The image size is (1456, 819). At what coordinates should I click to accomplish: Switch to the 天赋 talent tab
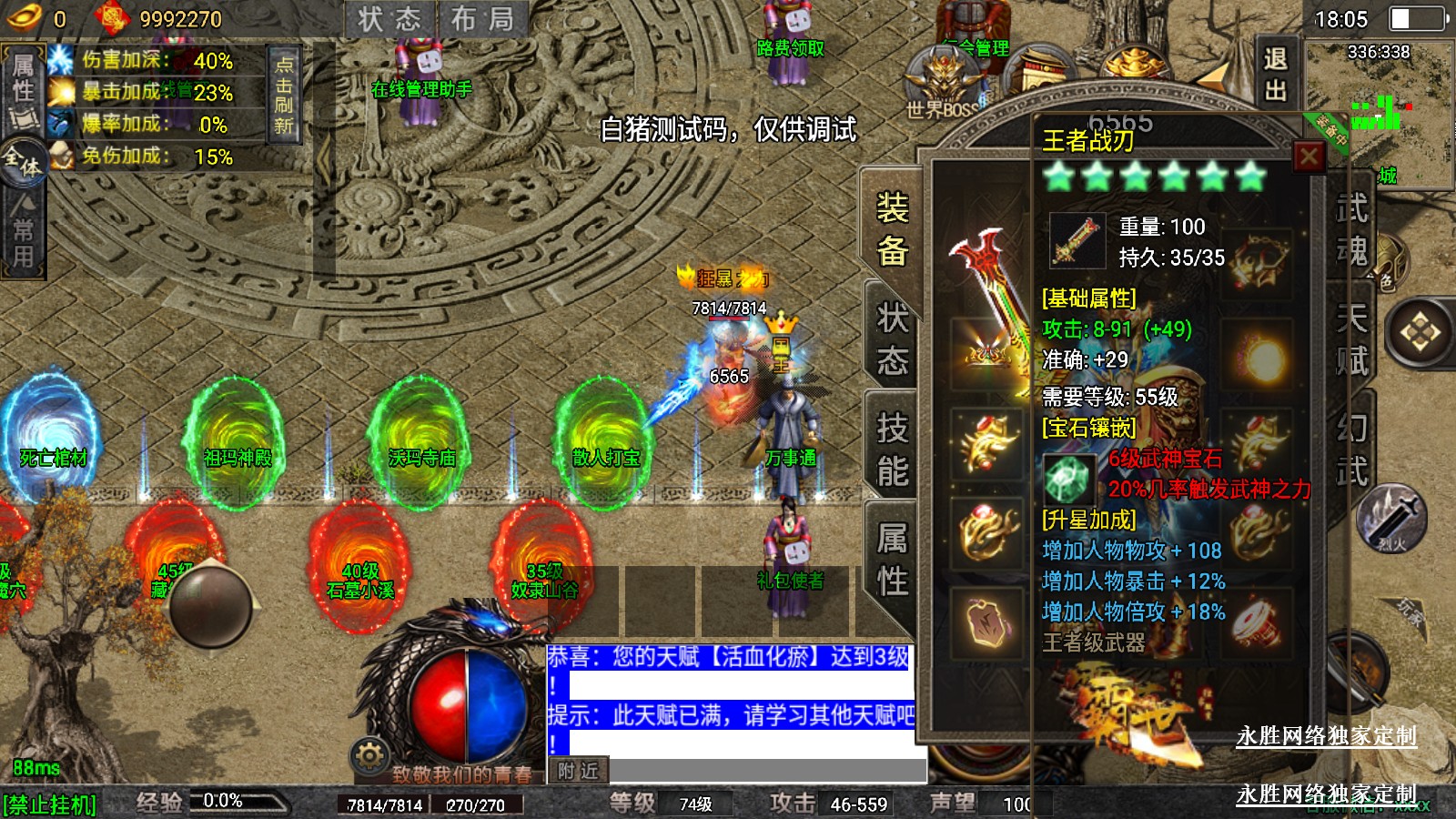click(x=1351, y=339)
